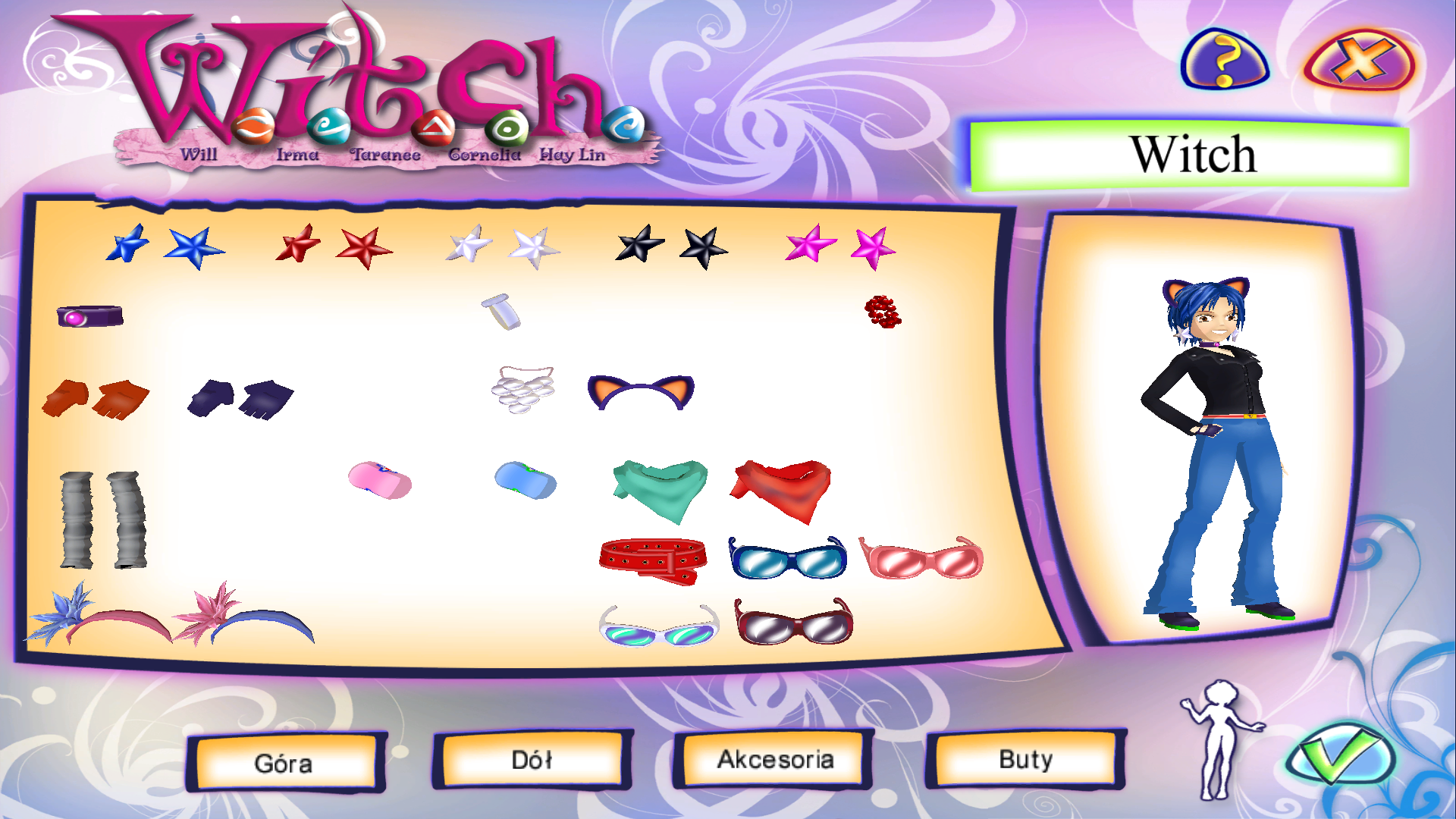The image size is (1456, 819).
Task: Pick the red star accessory
Action: [x=362, y=245]
